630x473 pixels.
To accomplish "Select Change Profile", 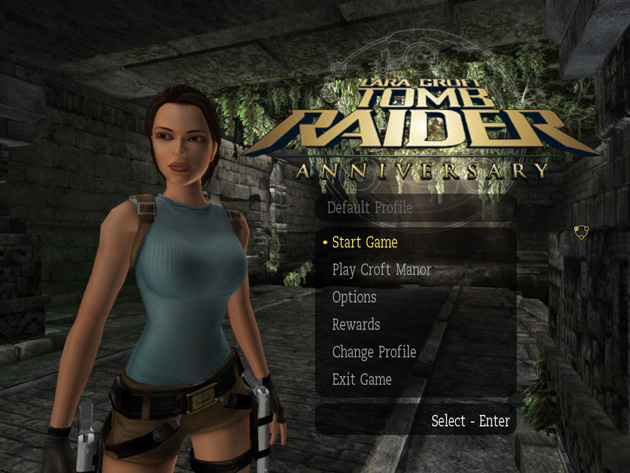I will (x=374, y=352).
